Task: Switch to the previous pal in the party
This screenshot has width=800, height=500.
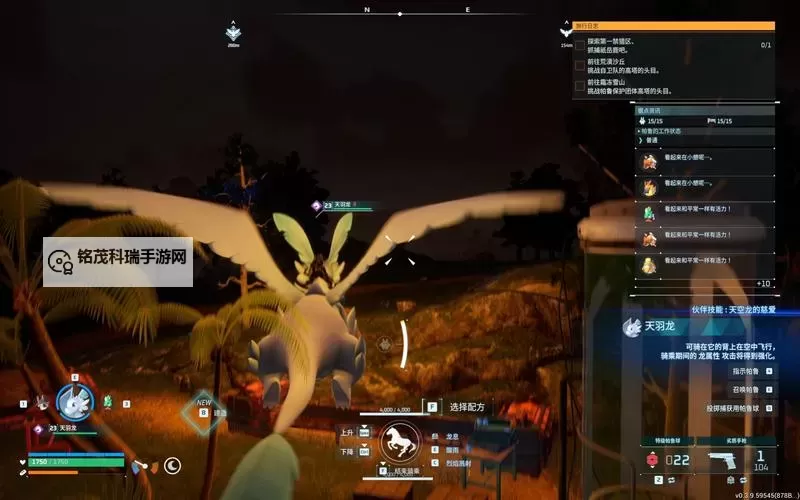Action: (42, 402)
